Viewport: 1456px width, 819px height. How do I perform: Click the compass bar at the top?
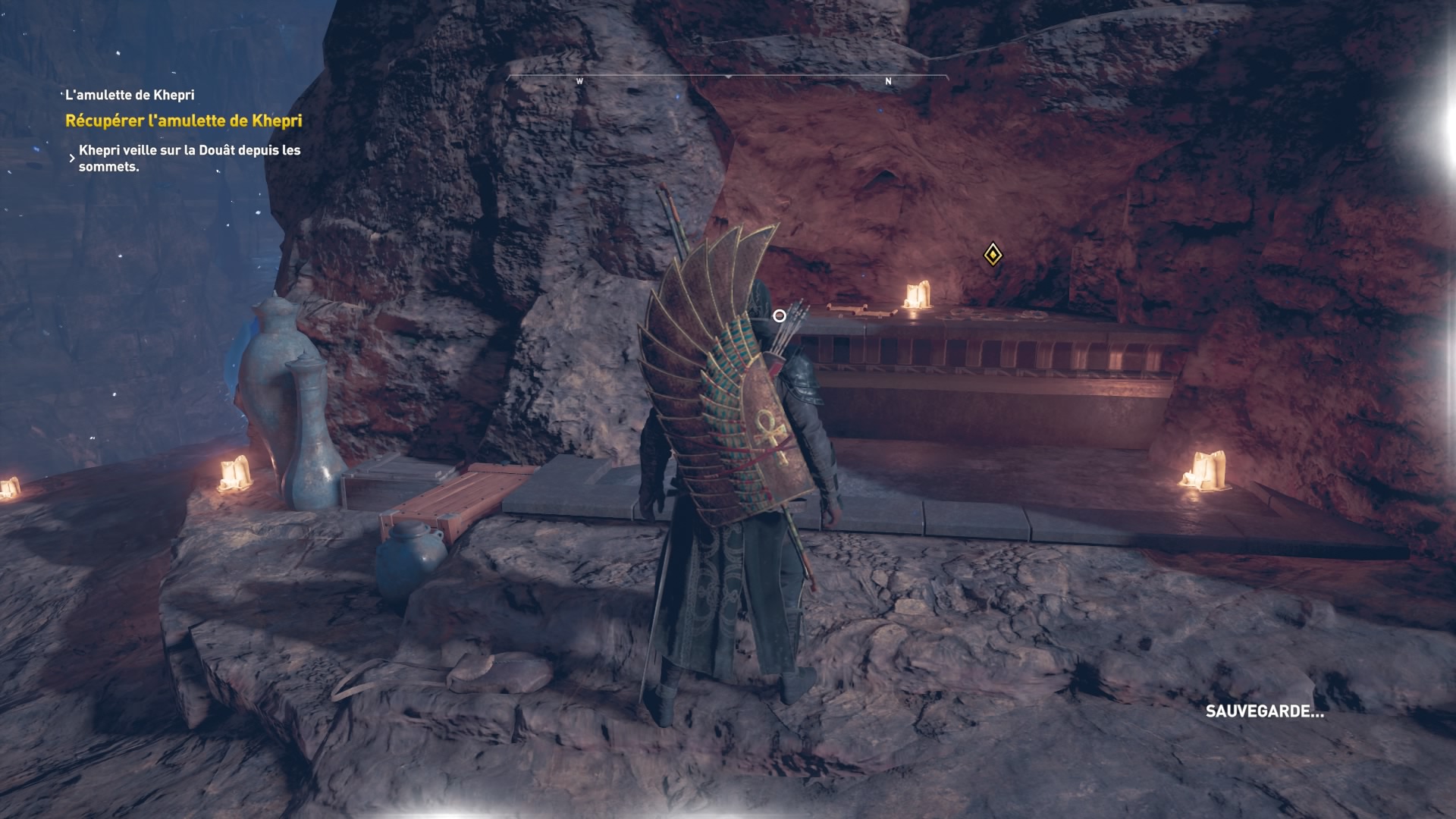click(x=727, y=79)
